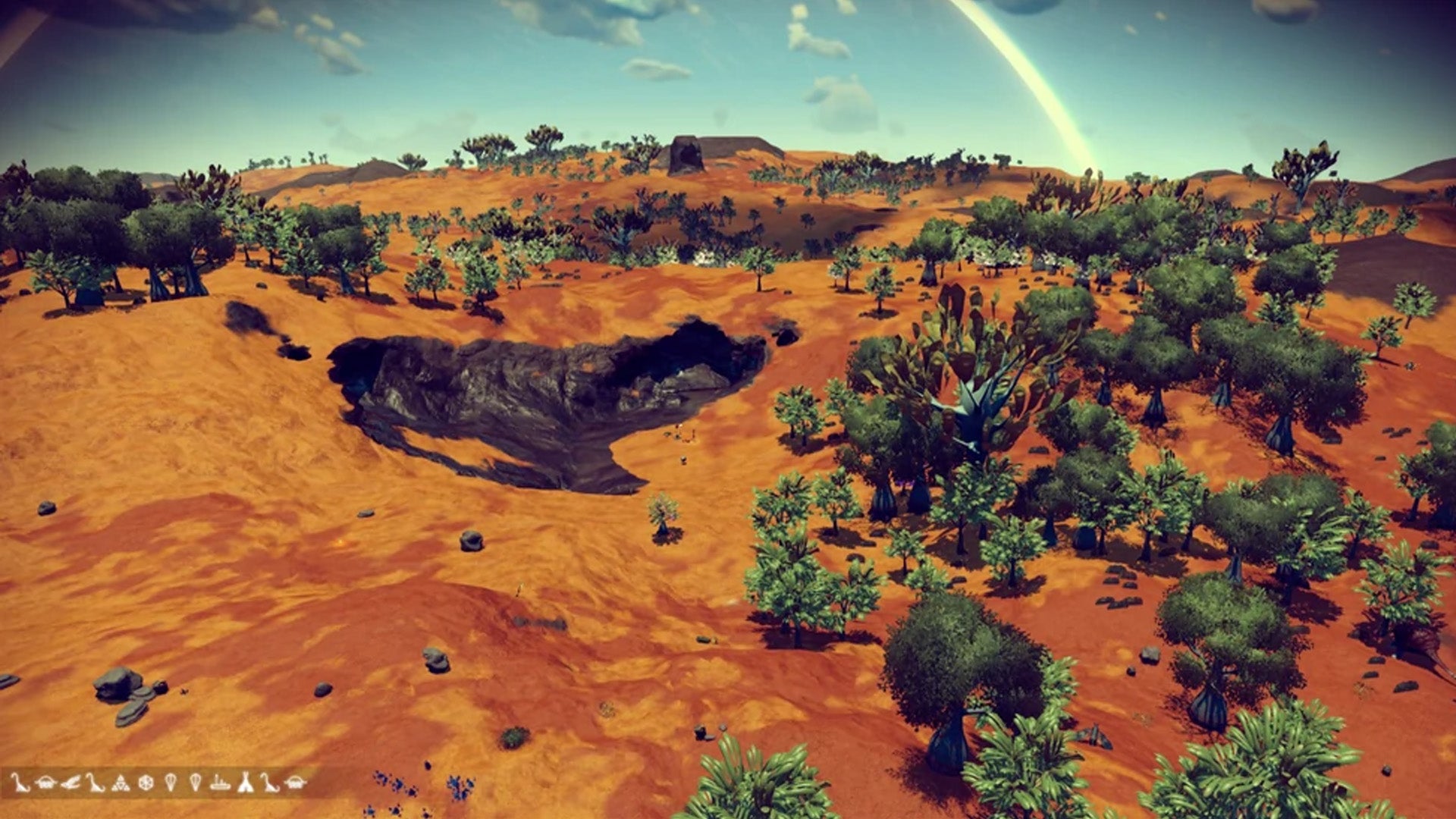Click the beetle-shaped fauna discovery icon
The width and height of the screenshot is (1456, 819).
pyautogui.click(x=46, y=781)
